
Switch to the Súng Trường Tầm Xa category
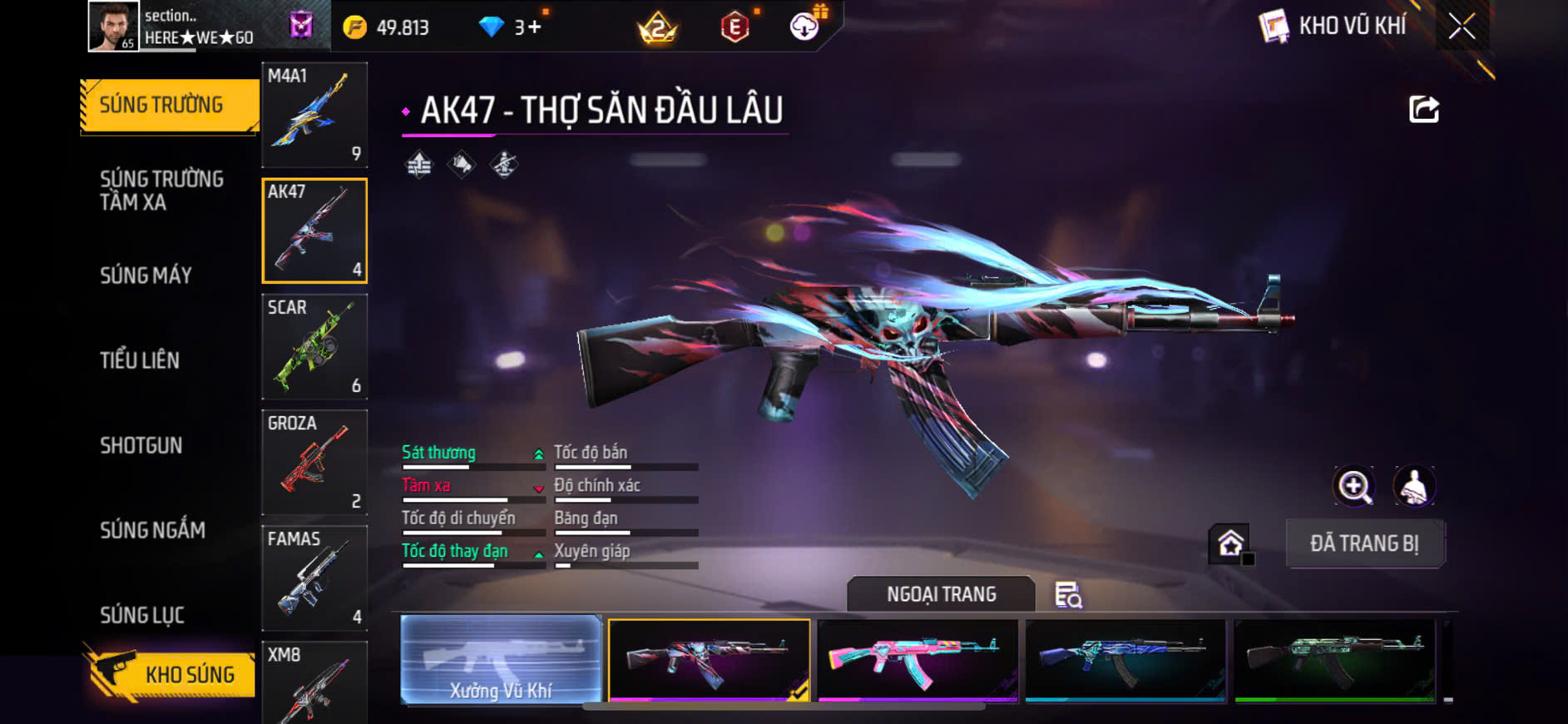(x=162, y=191)
